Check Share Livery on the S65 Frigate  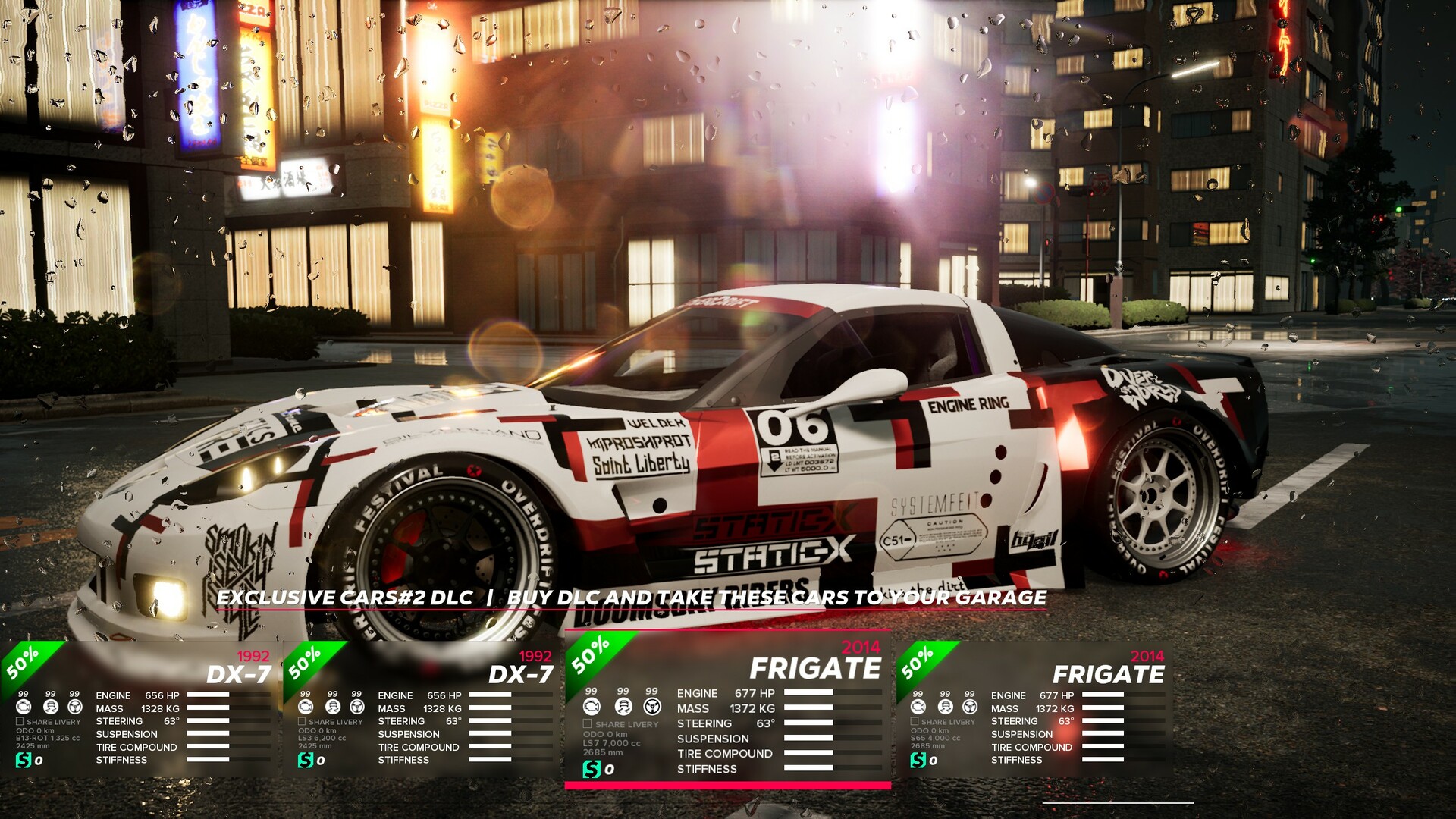click(915, 722)
